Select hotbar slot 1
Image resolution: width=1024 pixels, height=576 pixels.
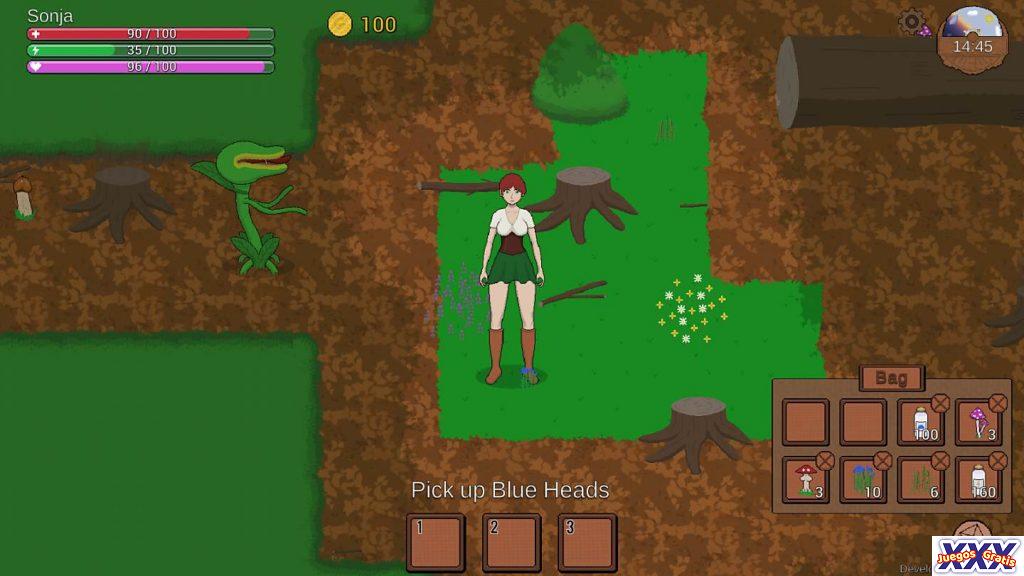(x=435, y=543)
